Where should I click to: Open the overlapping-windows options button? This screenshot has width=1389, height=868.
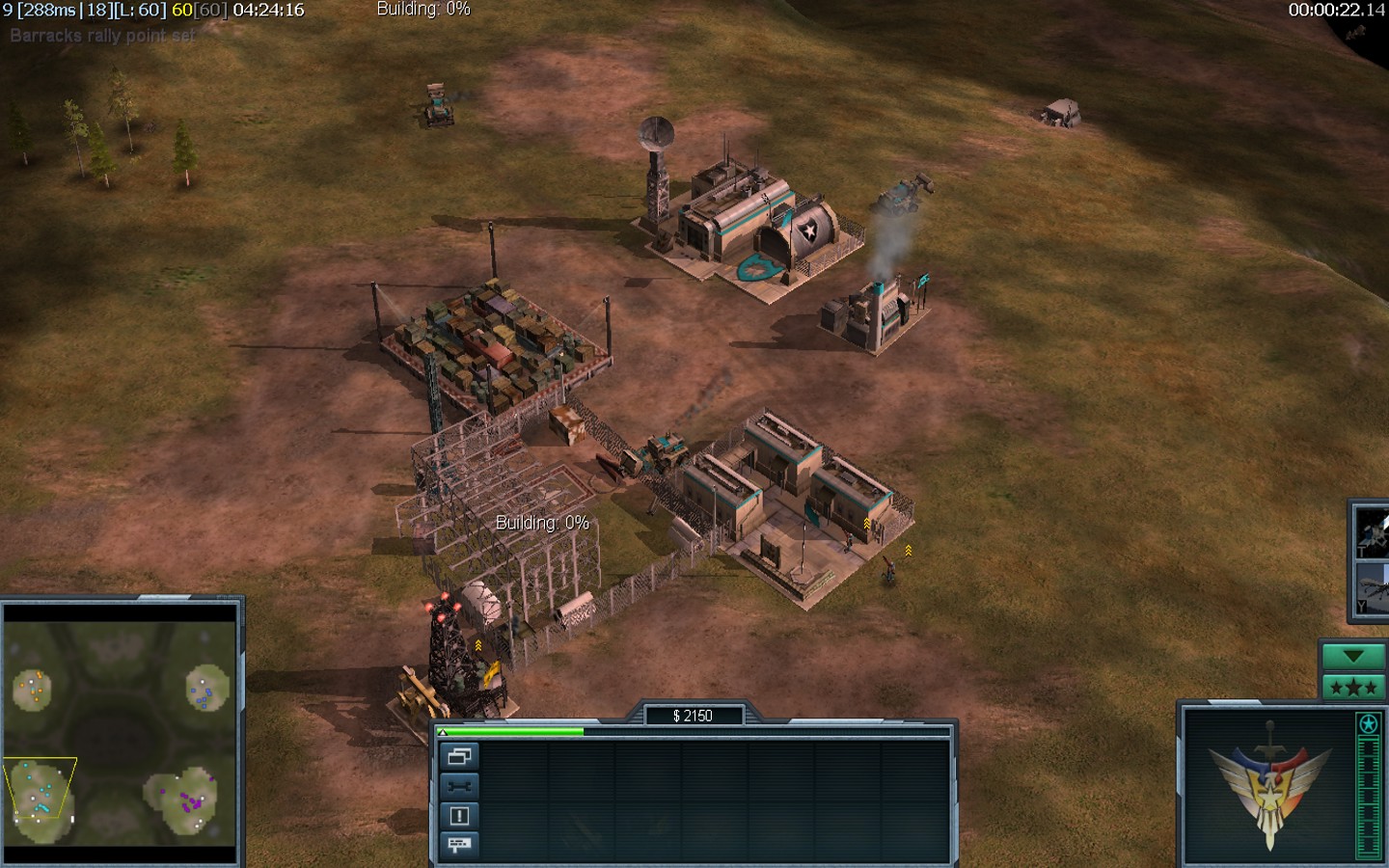tap(459, 756)
